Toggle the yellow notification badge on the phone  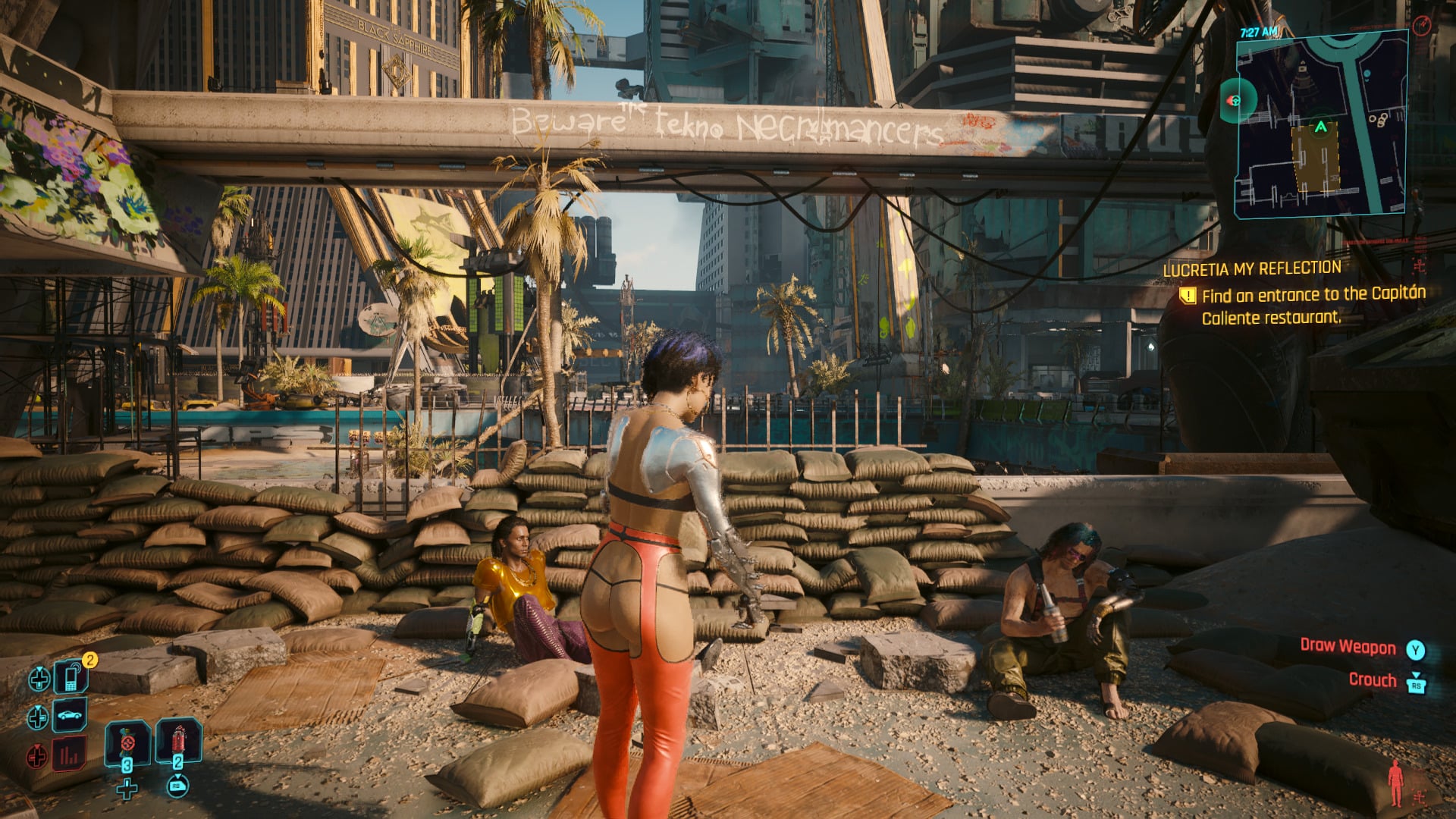89,660
